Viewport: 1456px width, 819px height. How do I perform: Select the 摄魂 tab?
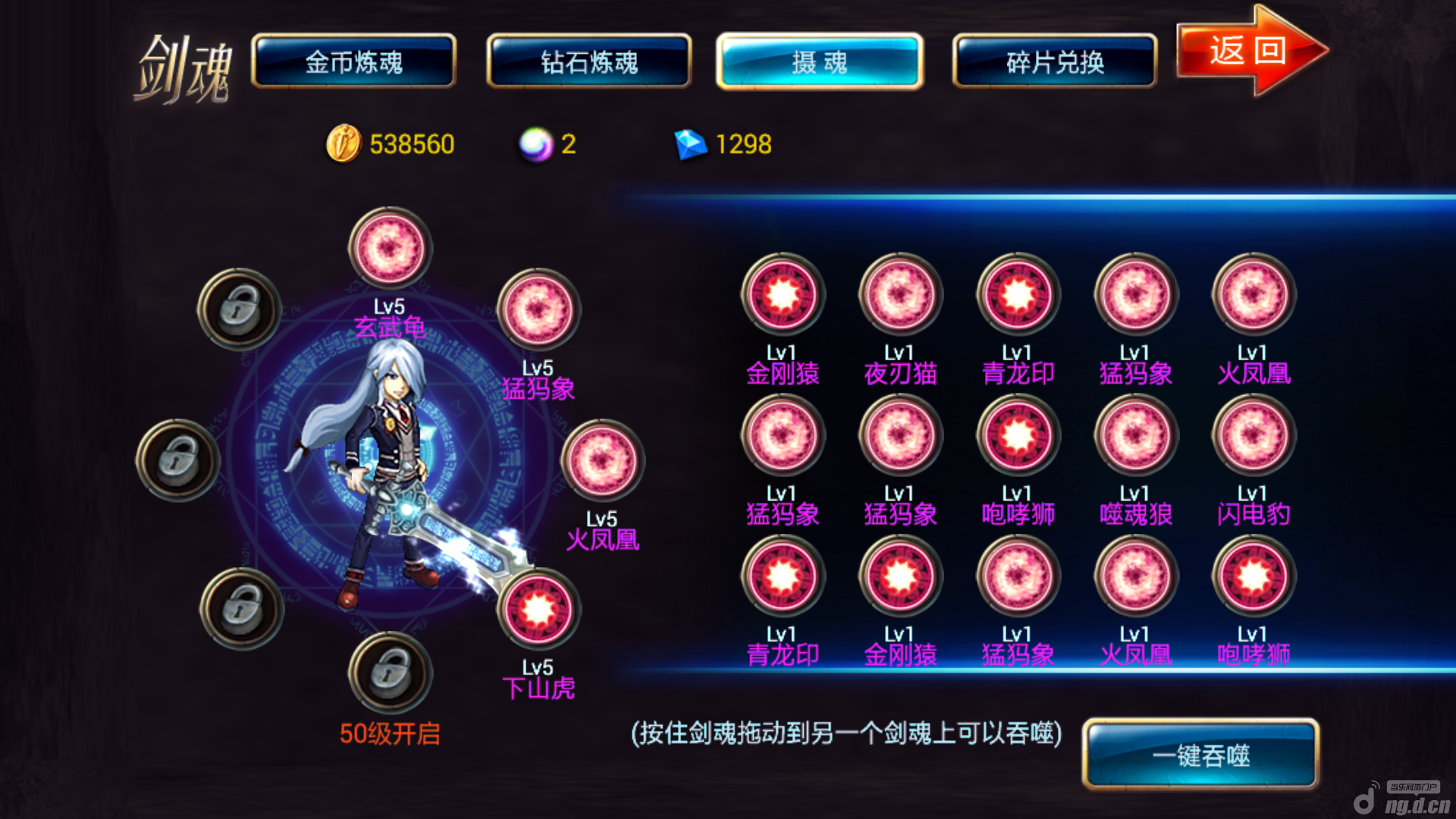click(x=819, y=61)
